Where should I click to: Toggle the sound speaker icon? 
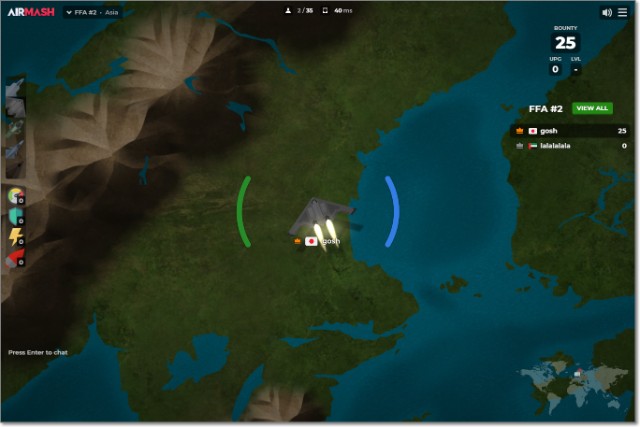[606, 12]
